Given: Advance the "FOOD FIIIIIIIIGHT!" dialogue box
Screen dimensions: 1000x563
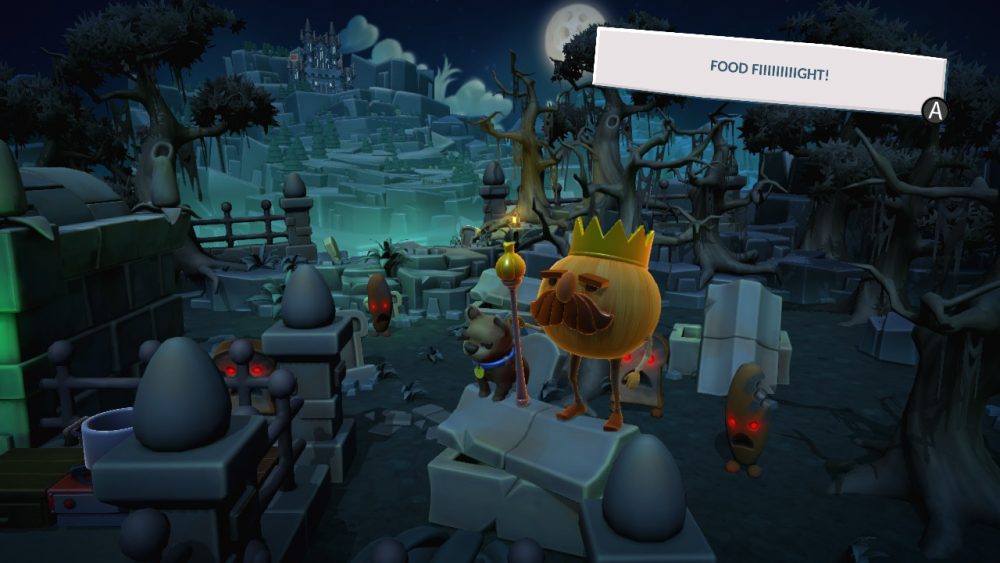Looking at the screenshot, I should tap(935, 111).
